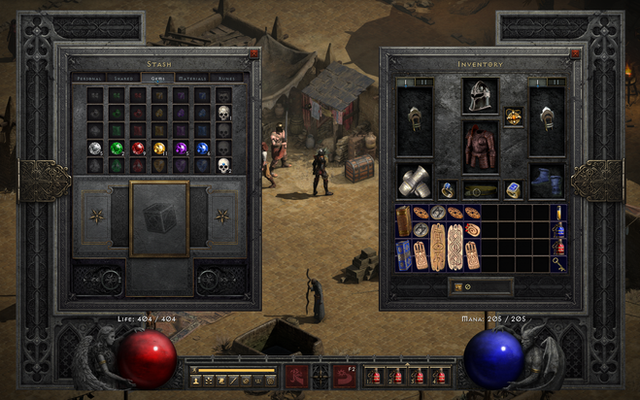Viewport: 640px width, 400px height.
Task: Open the right-click skill selector
Action: 343,376
